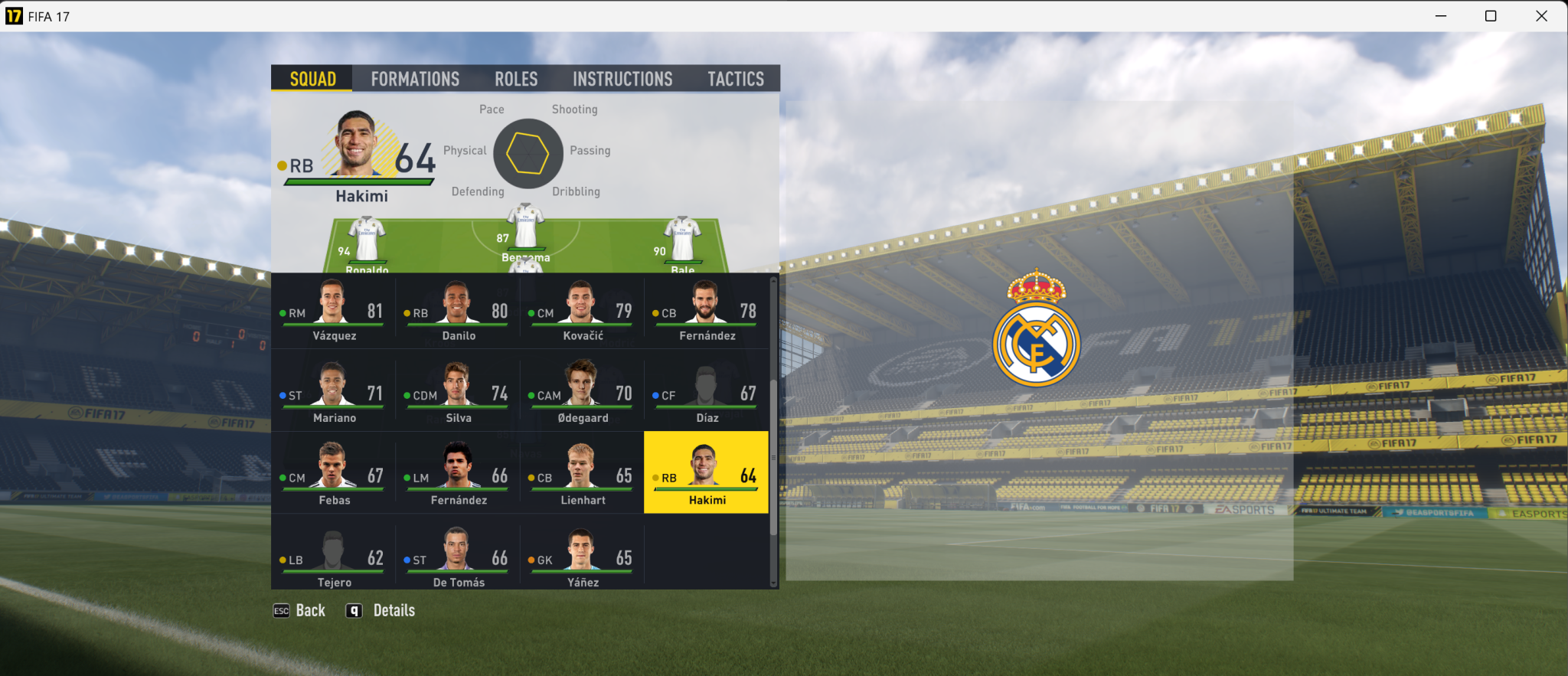Select CDM Silva's player tile
The height and width of the screenshot is (676, 1568).
click(x=458, y=394)
